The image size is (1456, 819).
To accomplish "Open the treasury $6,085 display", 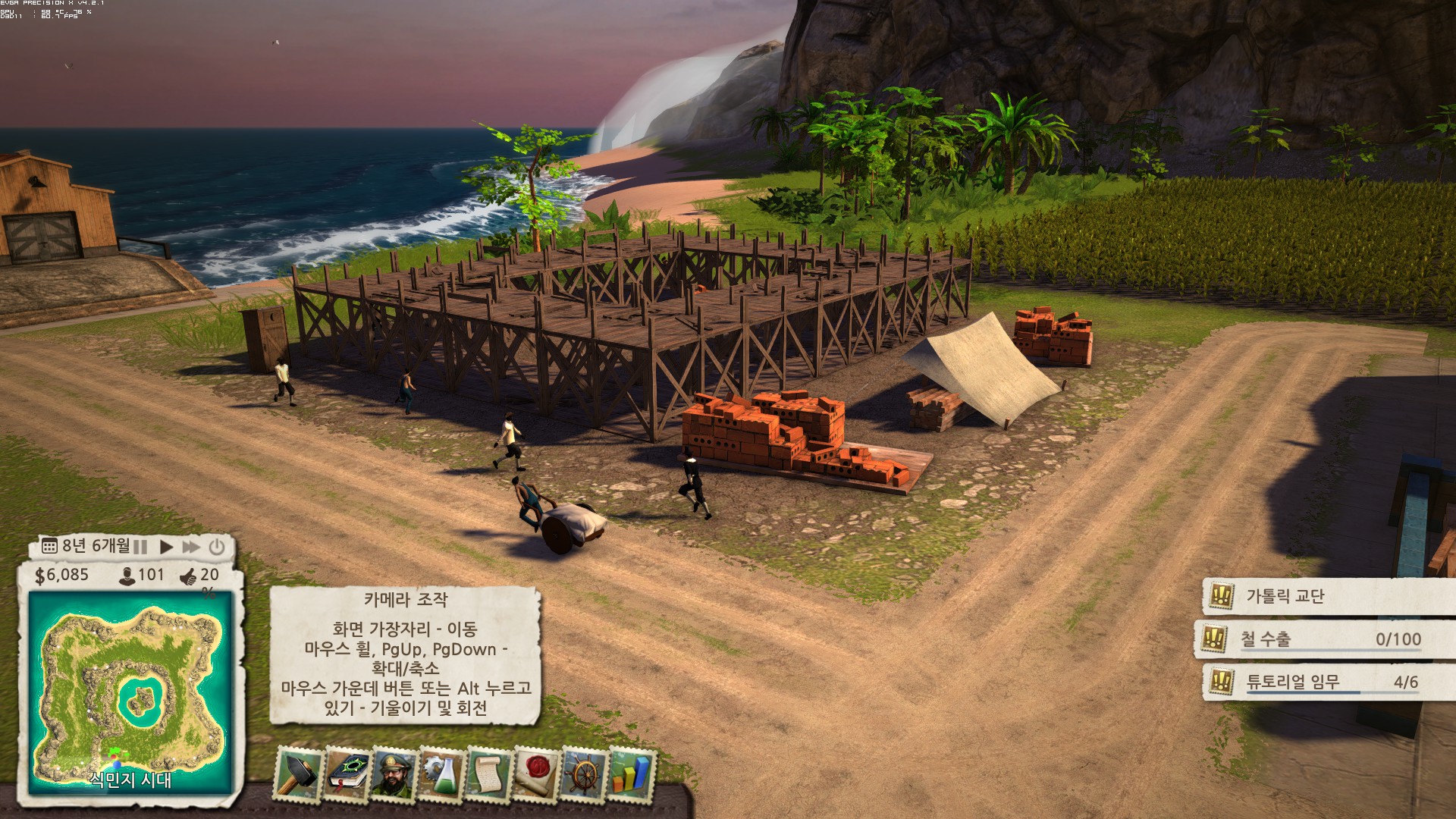I will (62, 576).
